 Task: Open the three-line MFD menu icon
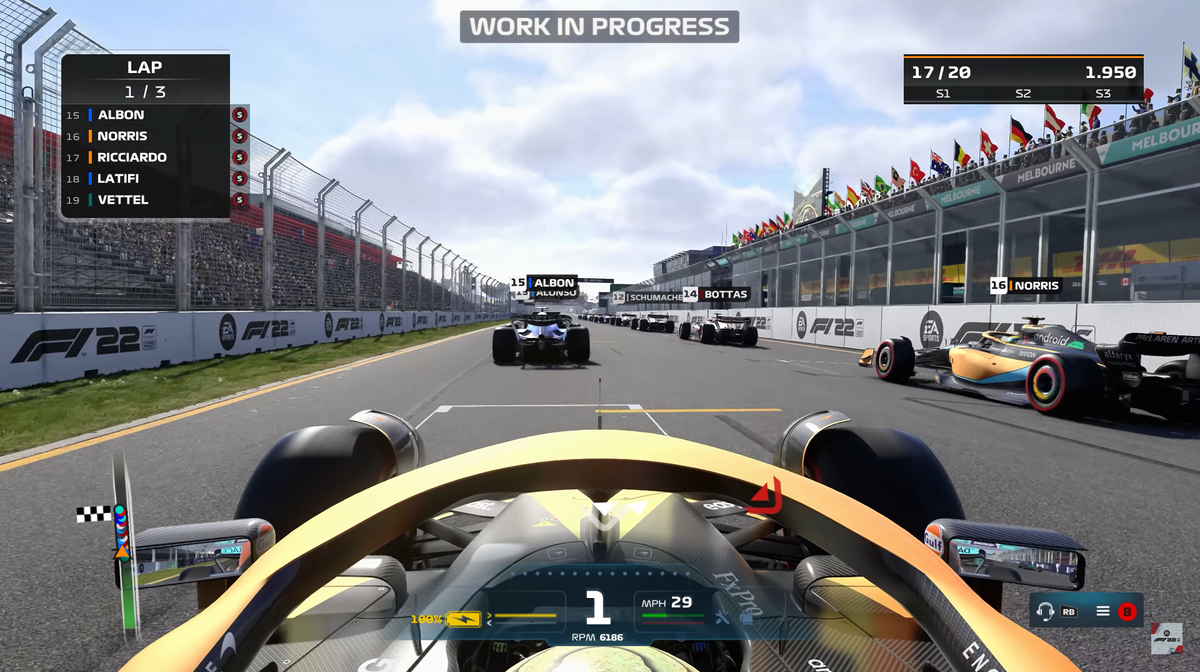tap(1103, 611)
